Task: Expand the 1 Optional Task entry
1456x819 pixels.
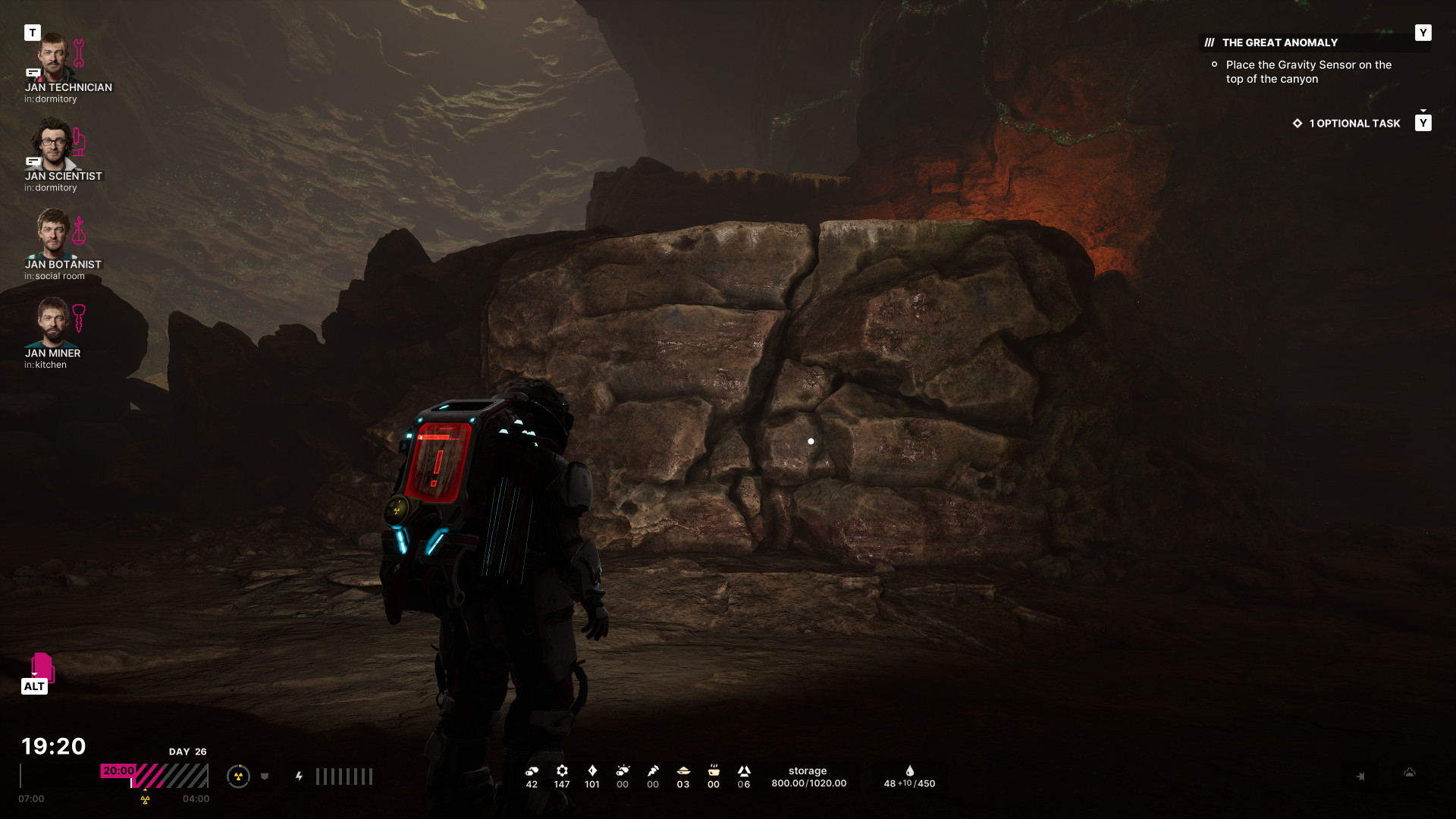Action: (x=1354, y=123)
